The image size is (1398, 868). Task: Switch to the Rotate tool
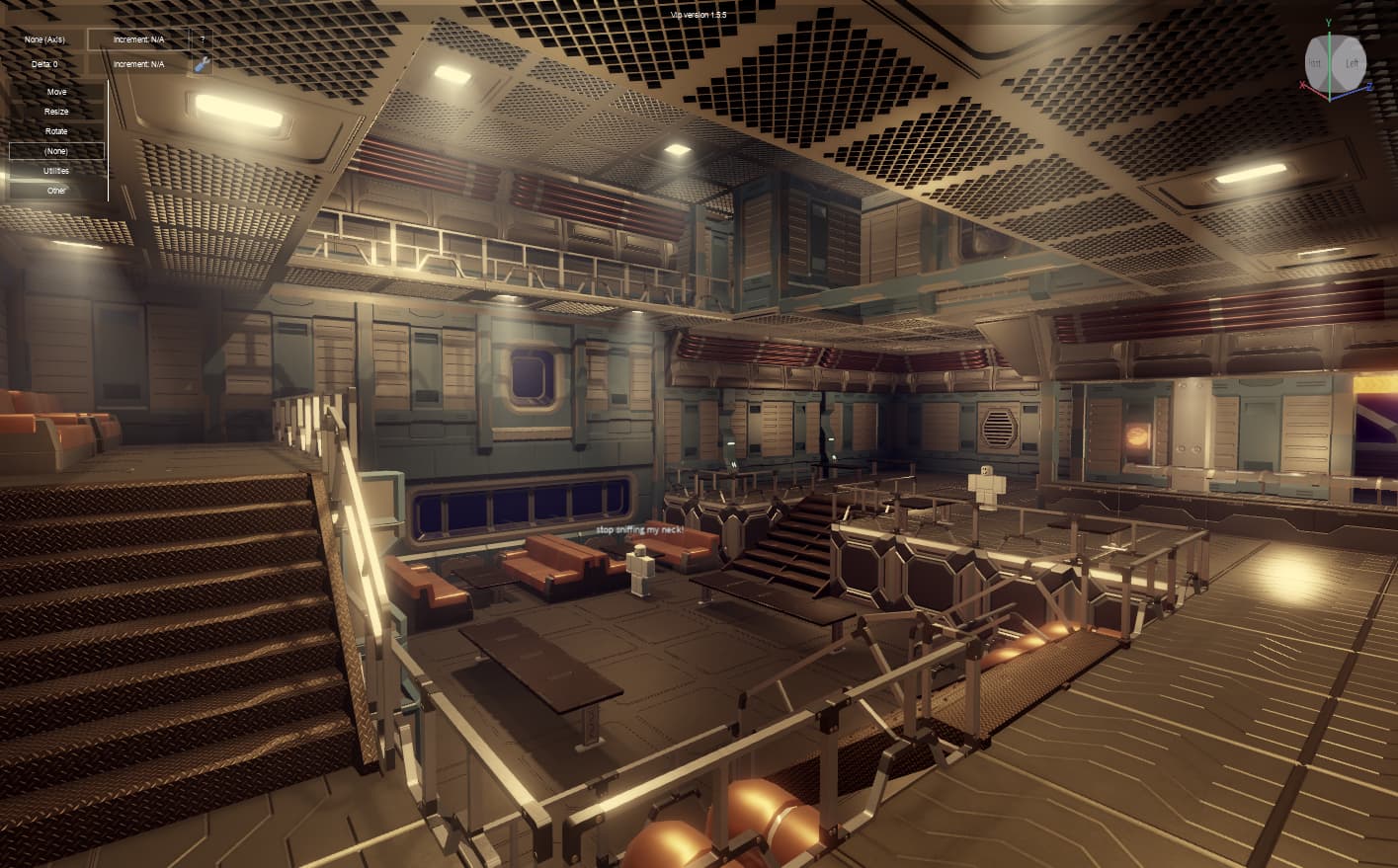(x=56, y=131)
